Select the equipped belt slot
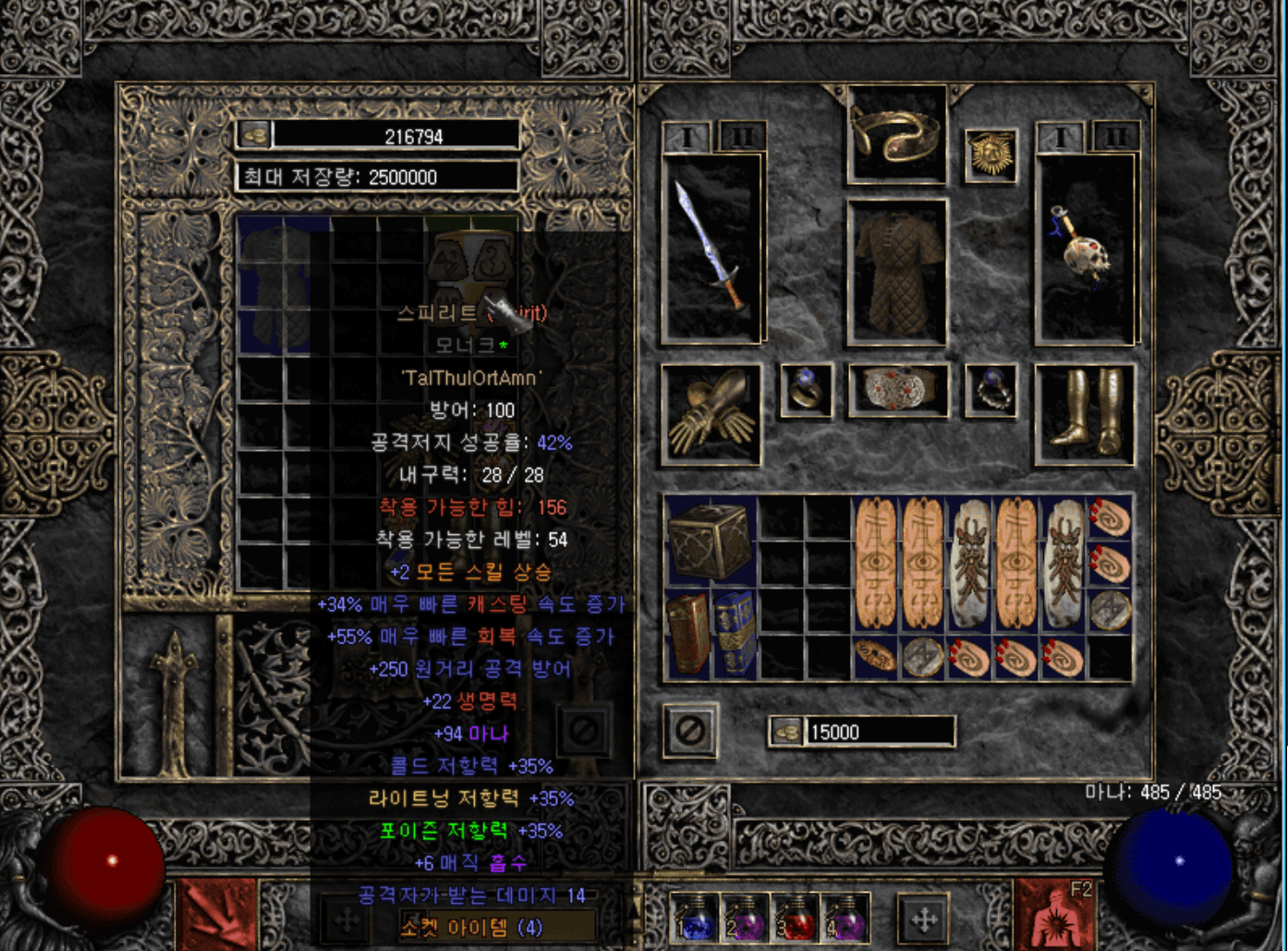Image resolution: width=1288 pixels, height=951 pixels. point(897,389)
